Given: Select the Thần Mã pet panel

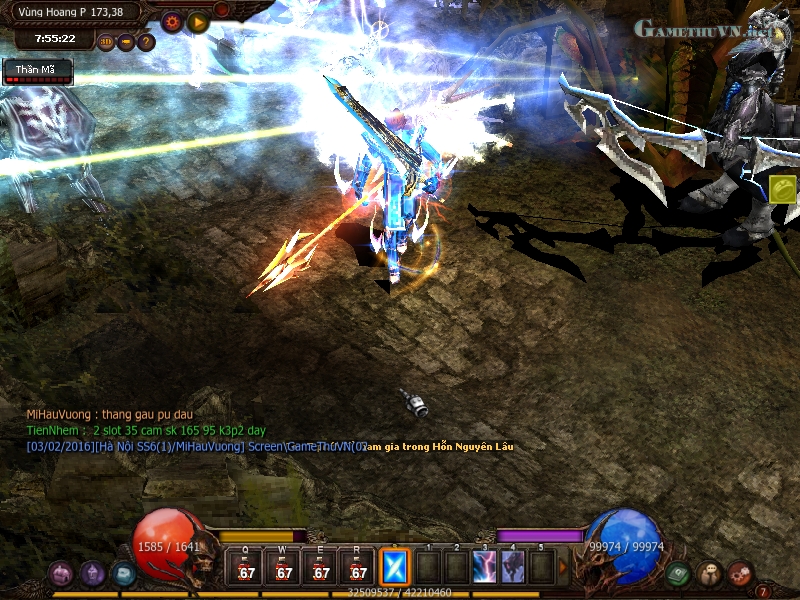Looking at the screenshot, I should (38, 72).
